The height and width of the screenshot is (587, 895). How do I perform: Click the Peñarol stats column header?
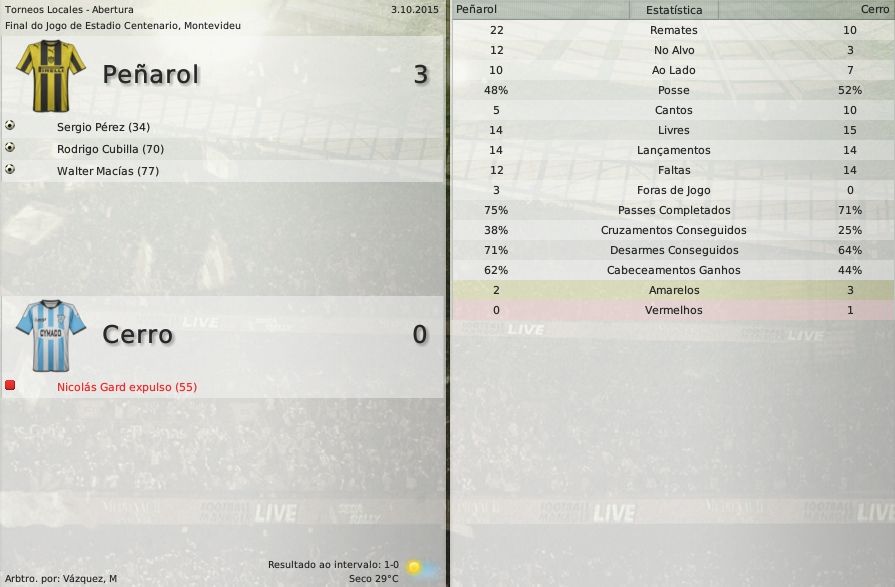click(476, 9)
